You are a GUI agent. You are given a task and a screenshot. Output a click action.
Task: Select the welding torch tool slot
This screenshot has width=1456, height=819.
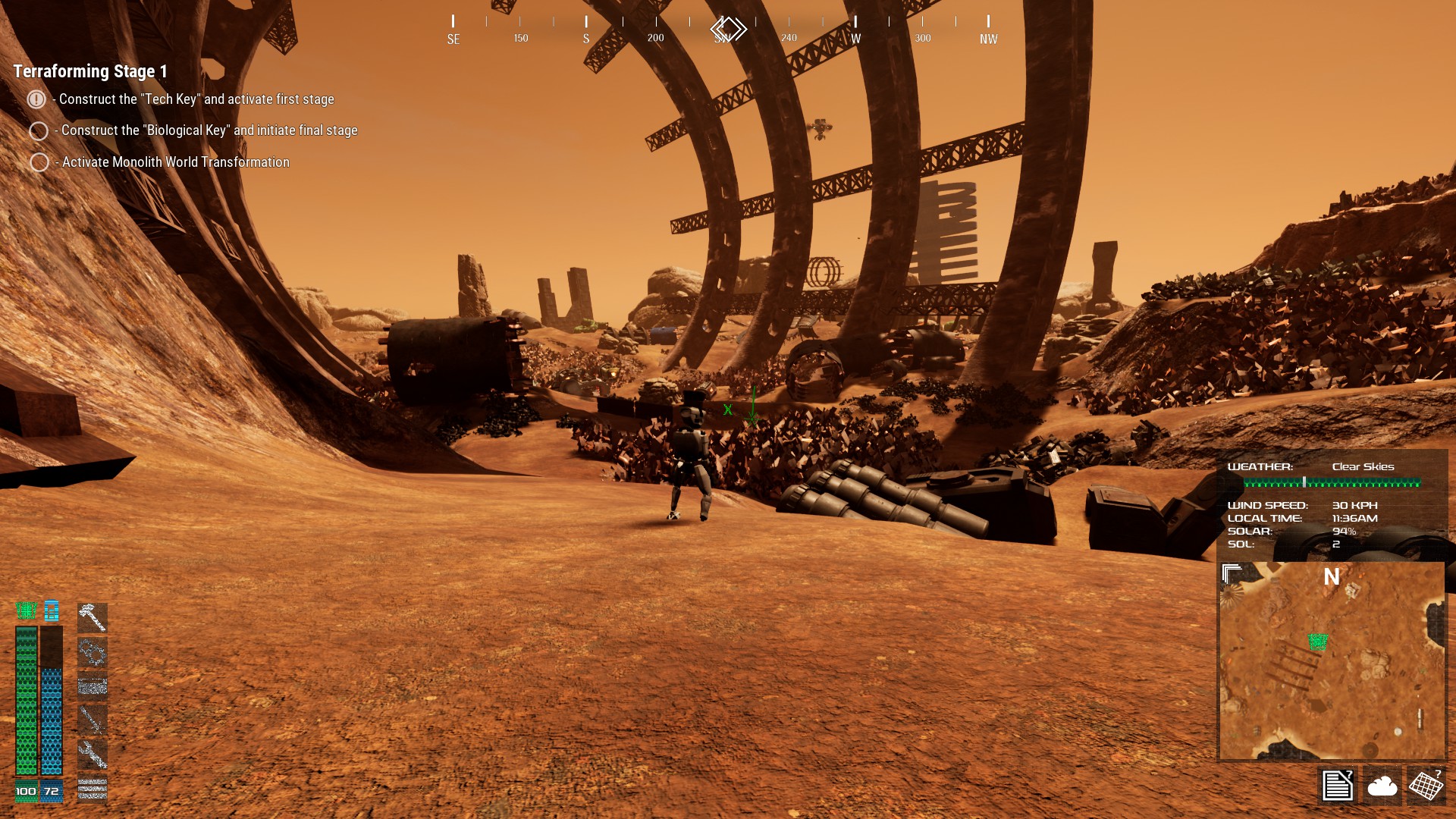click(x=93, y=720)
